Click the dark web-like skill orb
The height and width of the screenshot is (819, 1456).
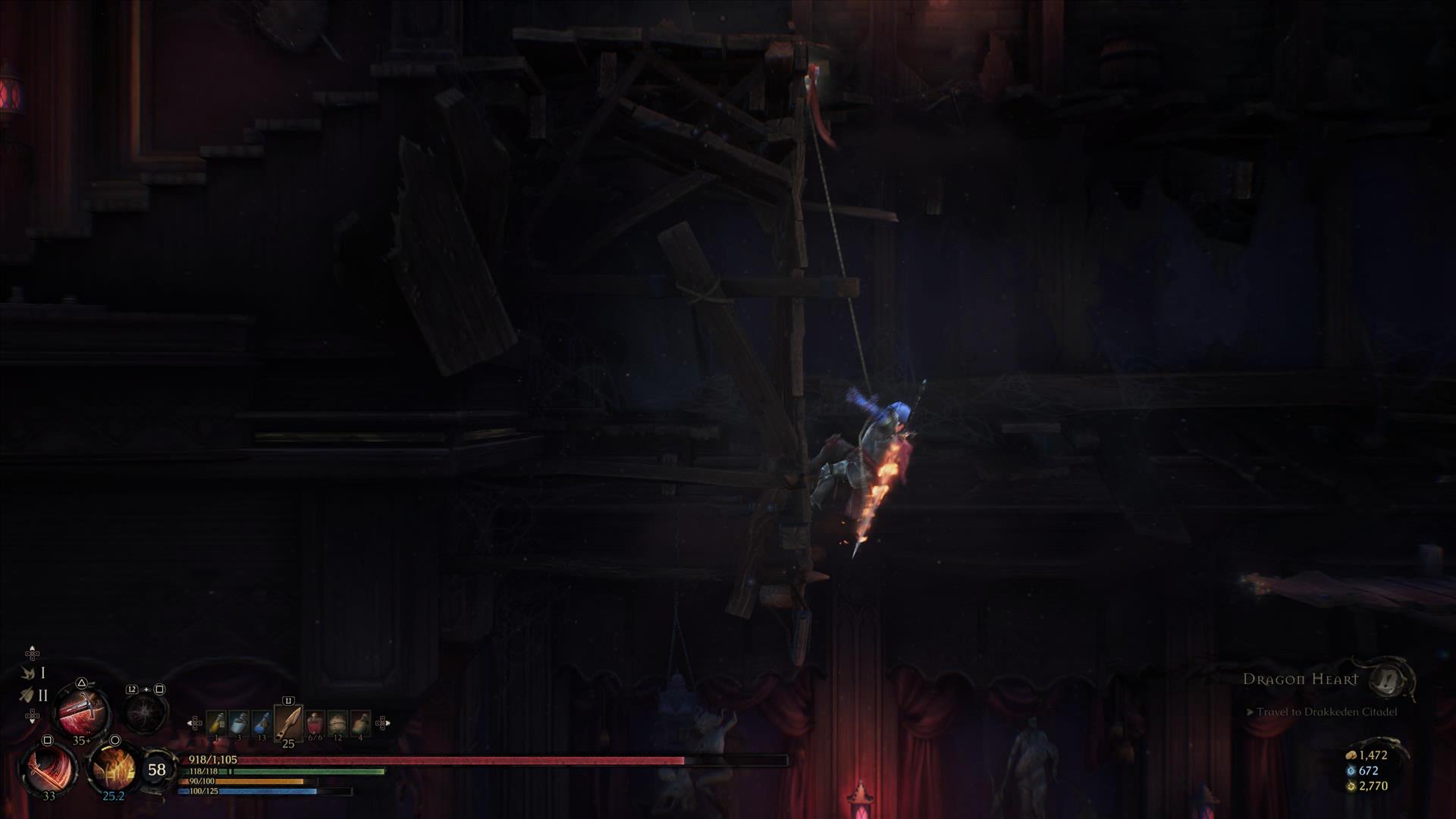[x=146, y=712]
